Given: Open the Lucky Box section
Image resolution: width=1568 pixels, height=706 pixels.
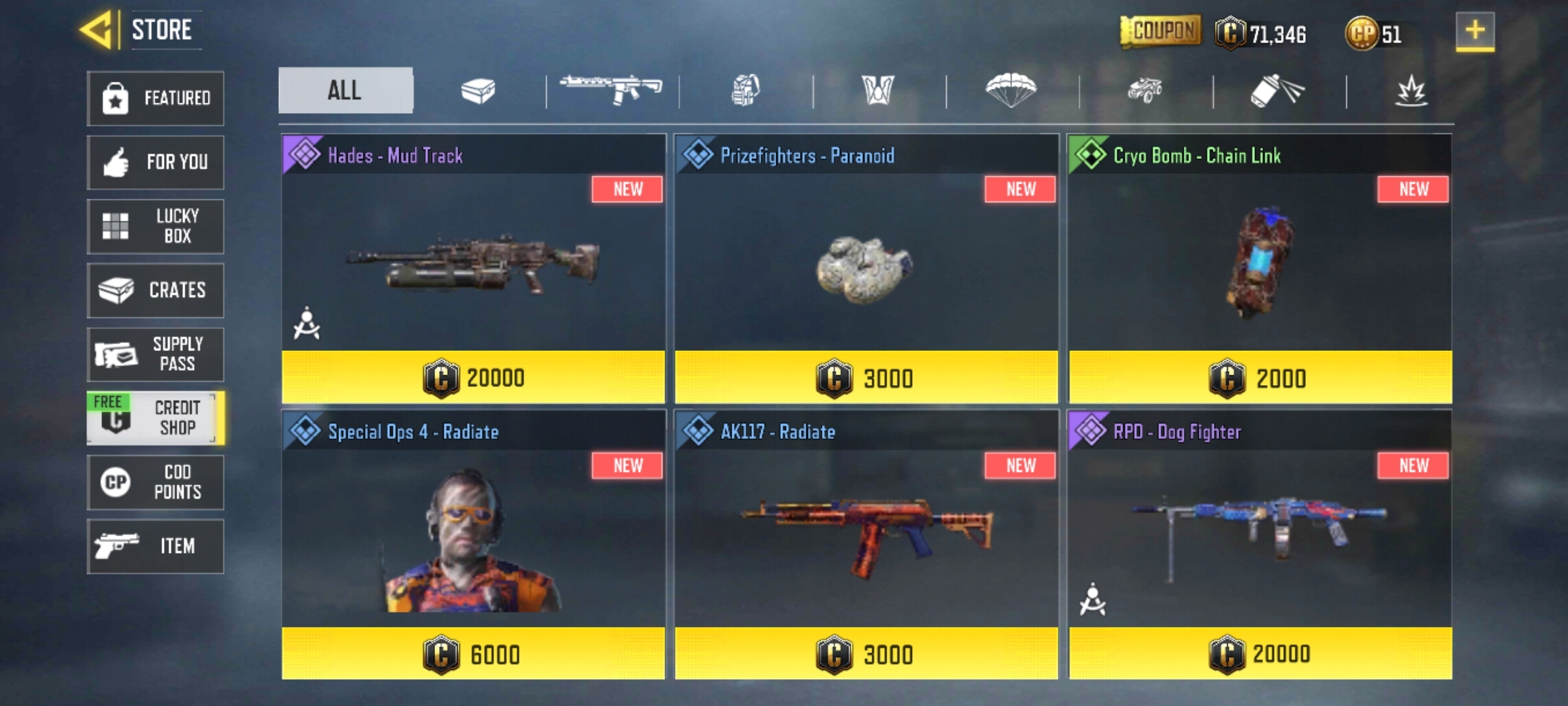Looking at the screenshot, I should [155, 226].
